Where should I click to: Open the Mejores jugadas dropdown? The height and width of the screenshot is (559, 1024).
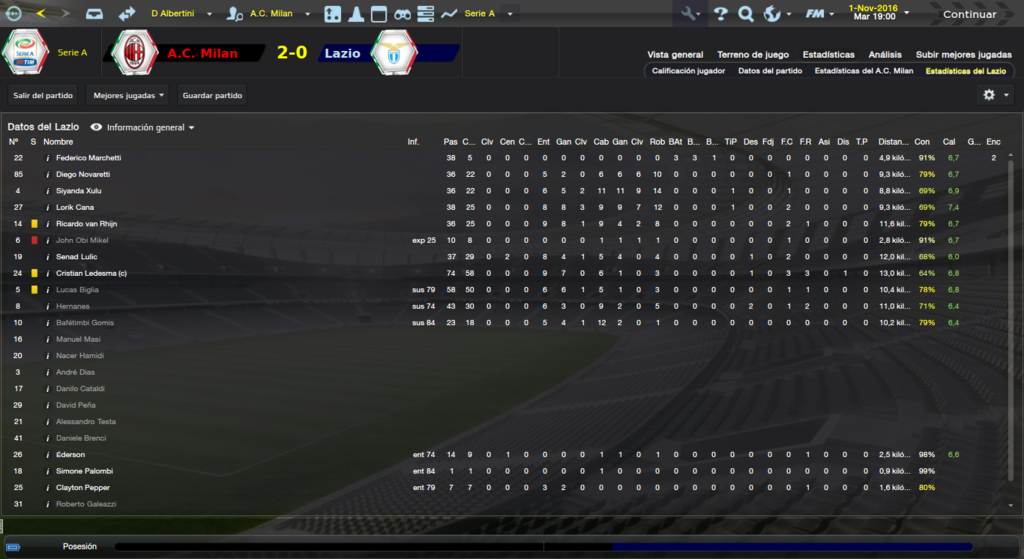[127, 95]
